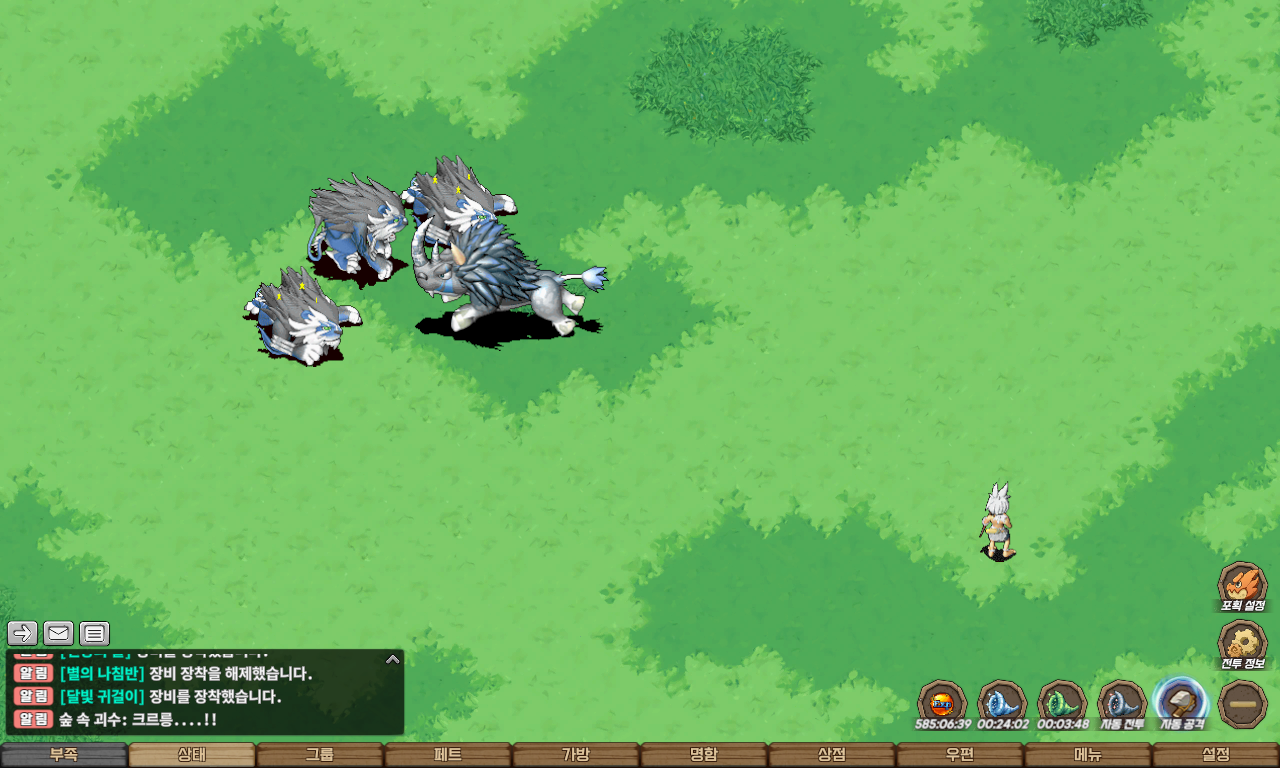
Task: Switch to the 상태 status tab
Action: [192, 755]
